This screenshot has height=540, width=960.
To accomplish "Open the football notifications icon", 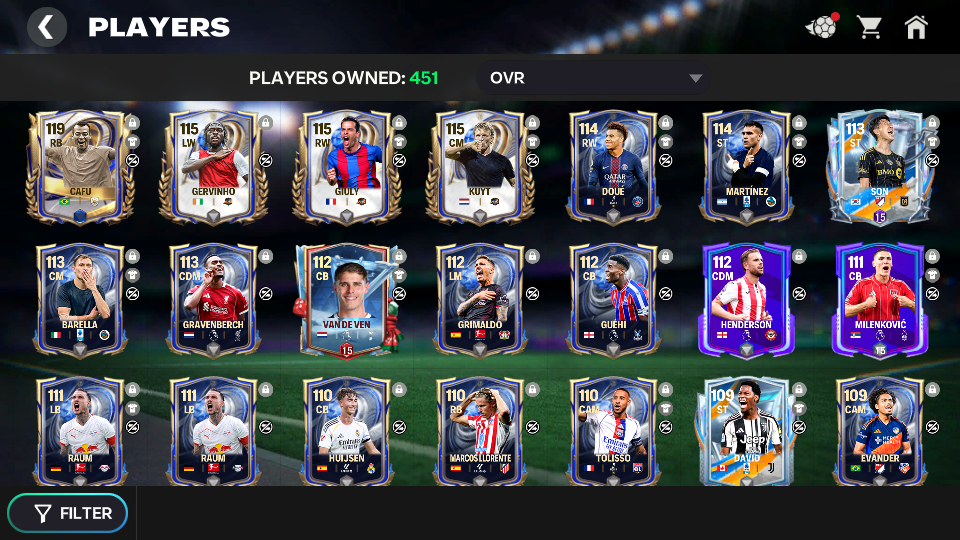I will (x=821, y=27).
